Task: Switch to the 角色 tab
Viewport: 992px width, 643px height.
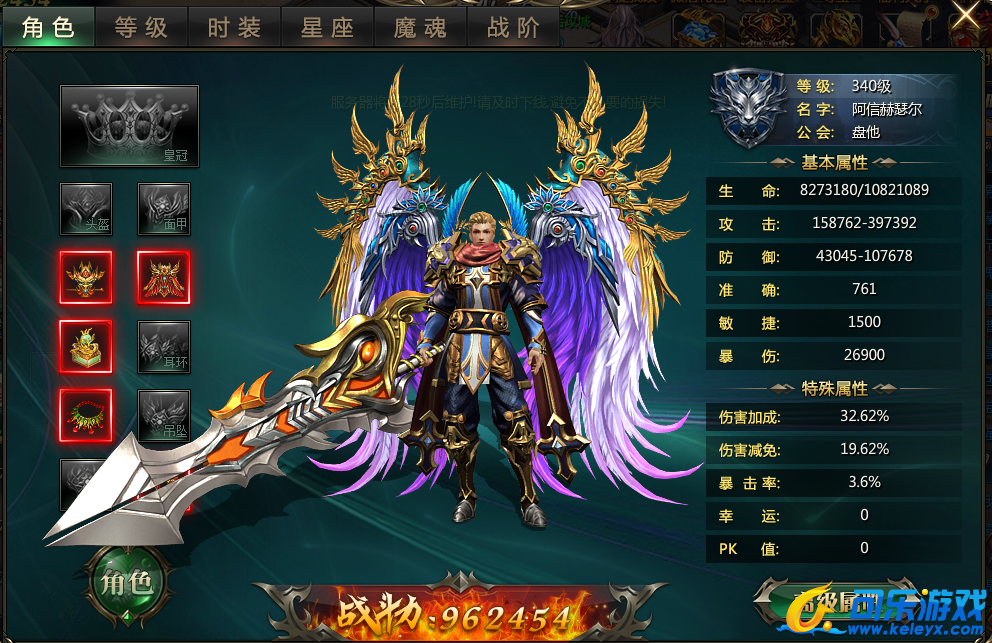Action: coord(49,27)
